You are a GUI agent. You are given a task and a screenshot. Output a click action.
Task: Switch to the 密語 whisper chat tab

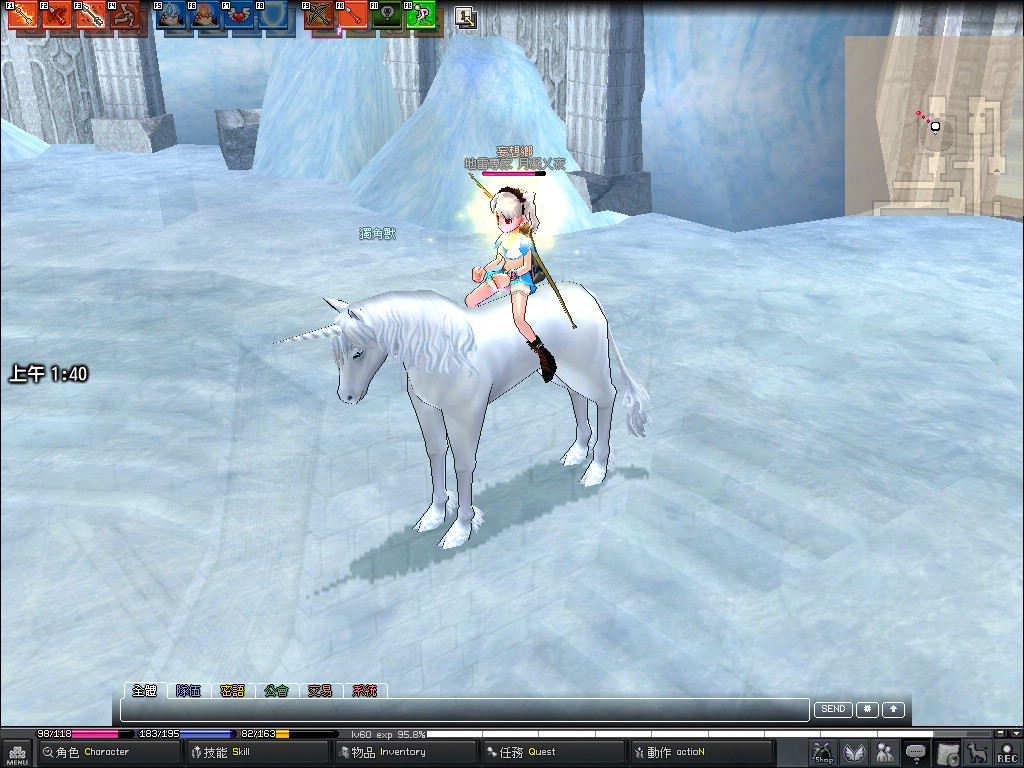coord(232,690)
